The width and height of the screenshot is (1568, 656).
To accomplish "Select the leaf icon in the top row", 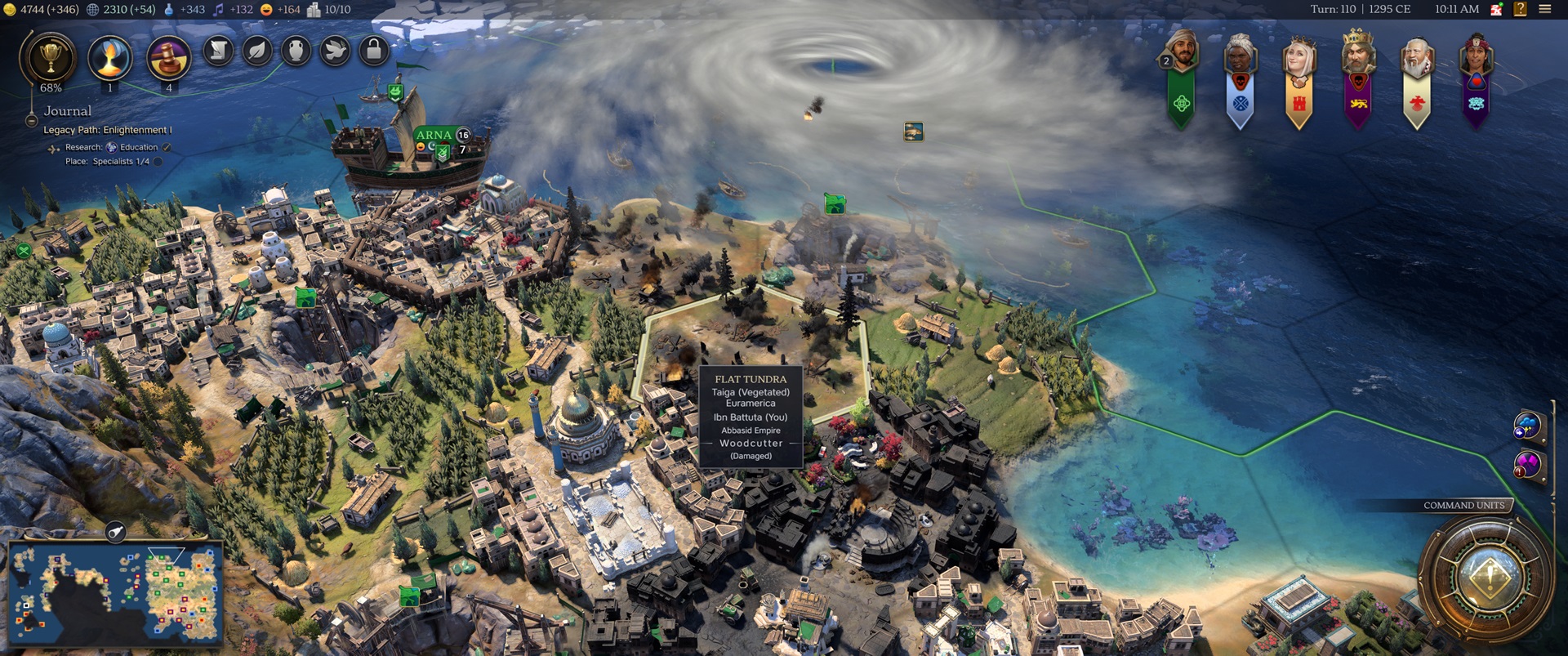I will [x=257, y=51].
